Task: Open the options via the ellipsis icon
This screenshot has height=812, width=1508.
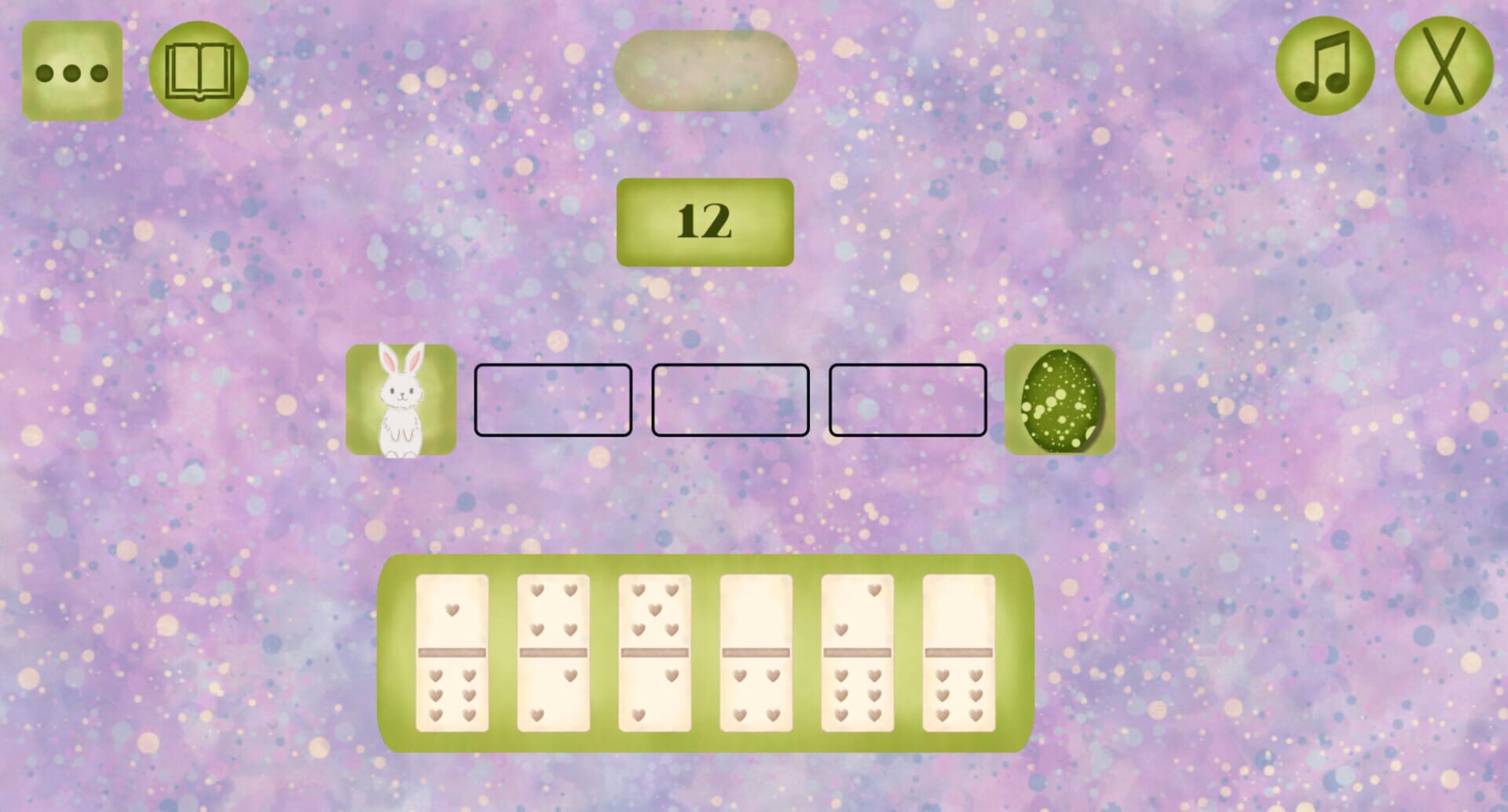Action: pyautogui.click(x=72, y=69)
